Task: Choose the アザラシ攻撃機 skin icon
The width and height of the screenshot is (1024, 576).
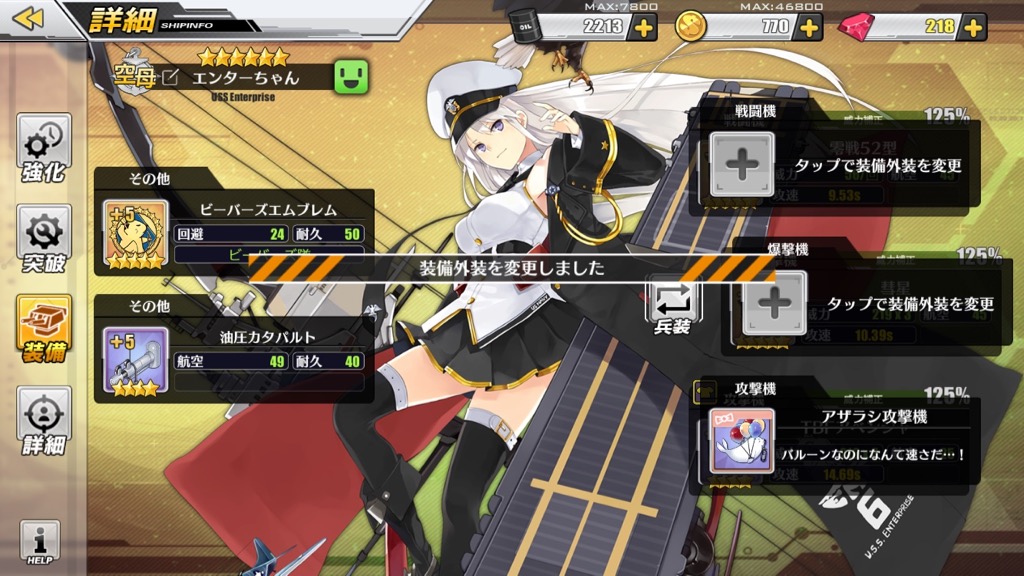Action: pos(740,443)
